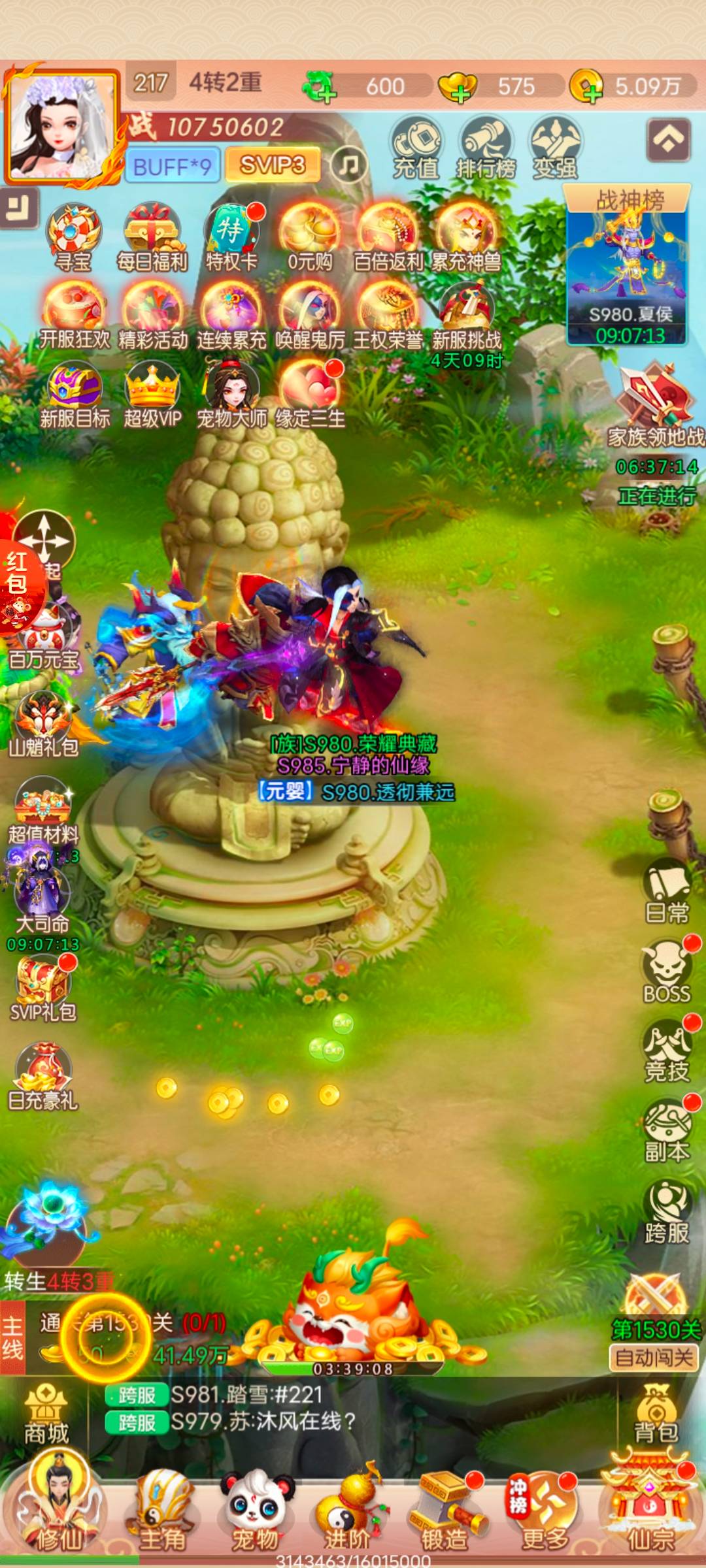Open the 副本 dungeon menu

tap(667, 1132)
